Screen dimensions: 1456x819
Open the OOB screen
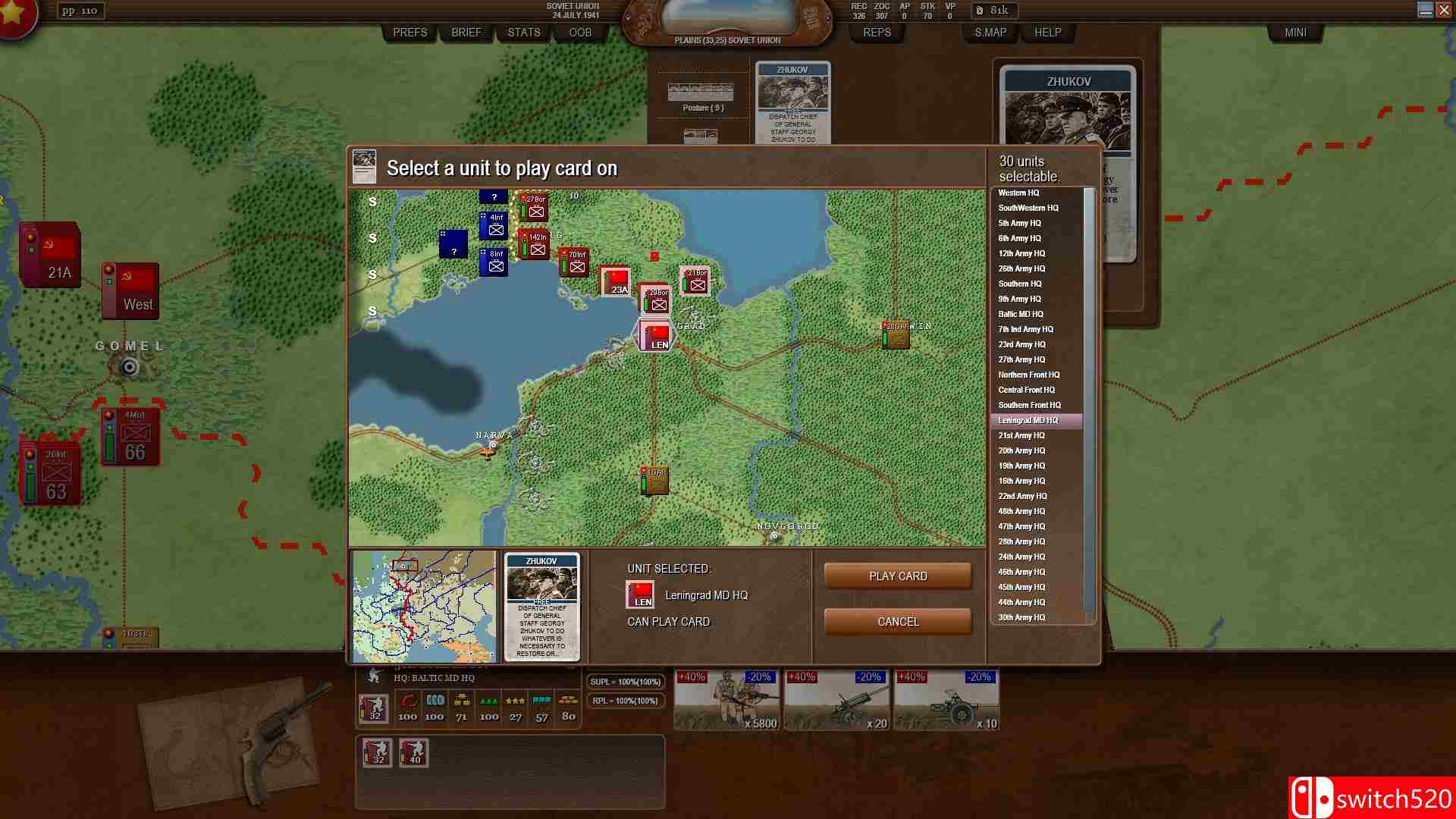(579, 33)
